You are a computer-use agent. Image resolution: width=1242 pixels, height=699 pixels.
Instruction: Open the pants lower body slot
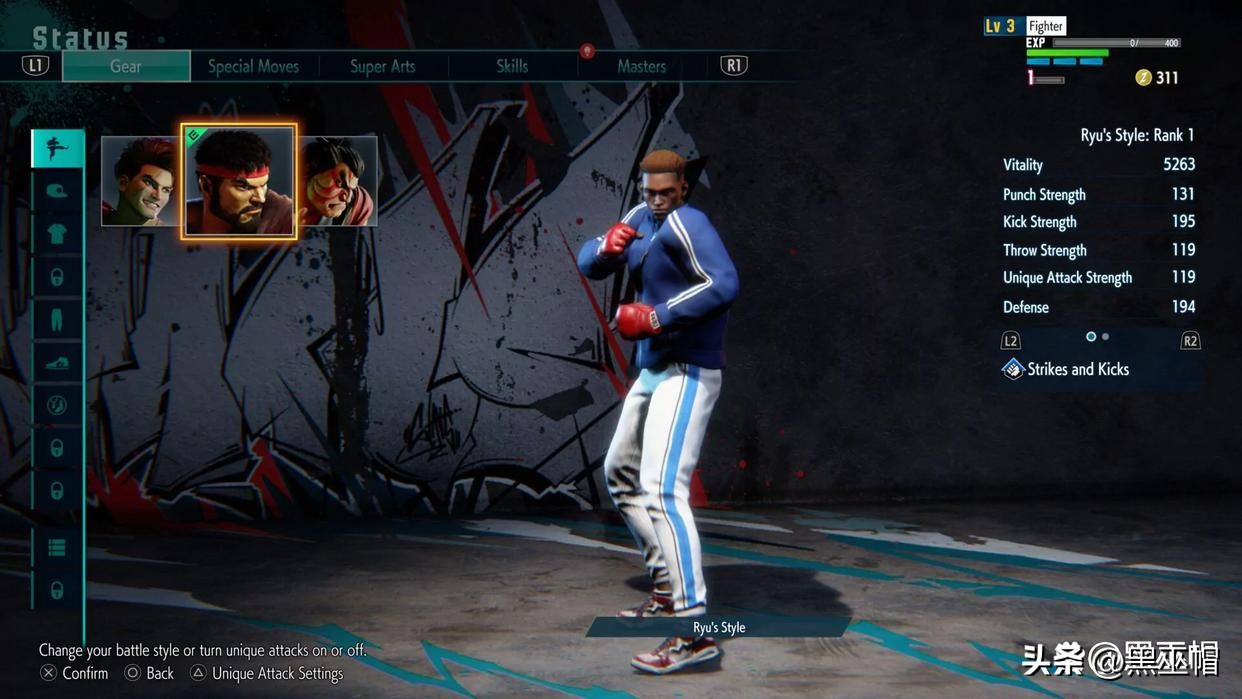coord(57,320)
